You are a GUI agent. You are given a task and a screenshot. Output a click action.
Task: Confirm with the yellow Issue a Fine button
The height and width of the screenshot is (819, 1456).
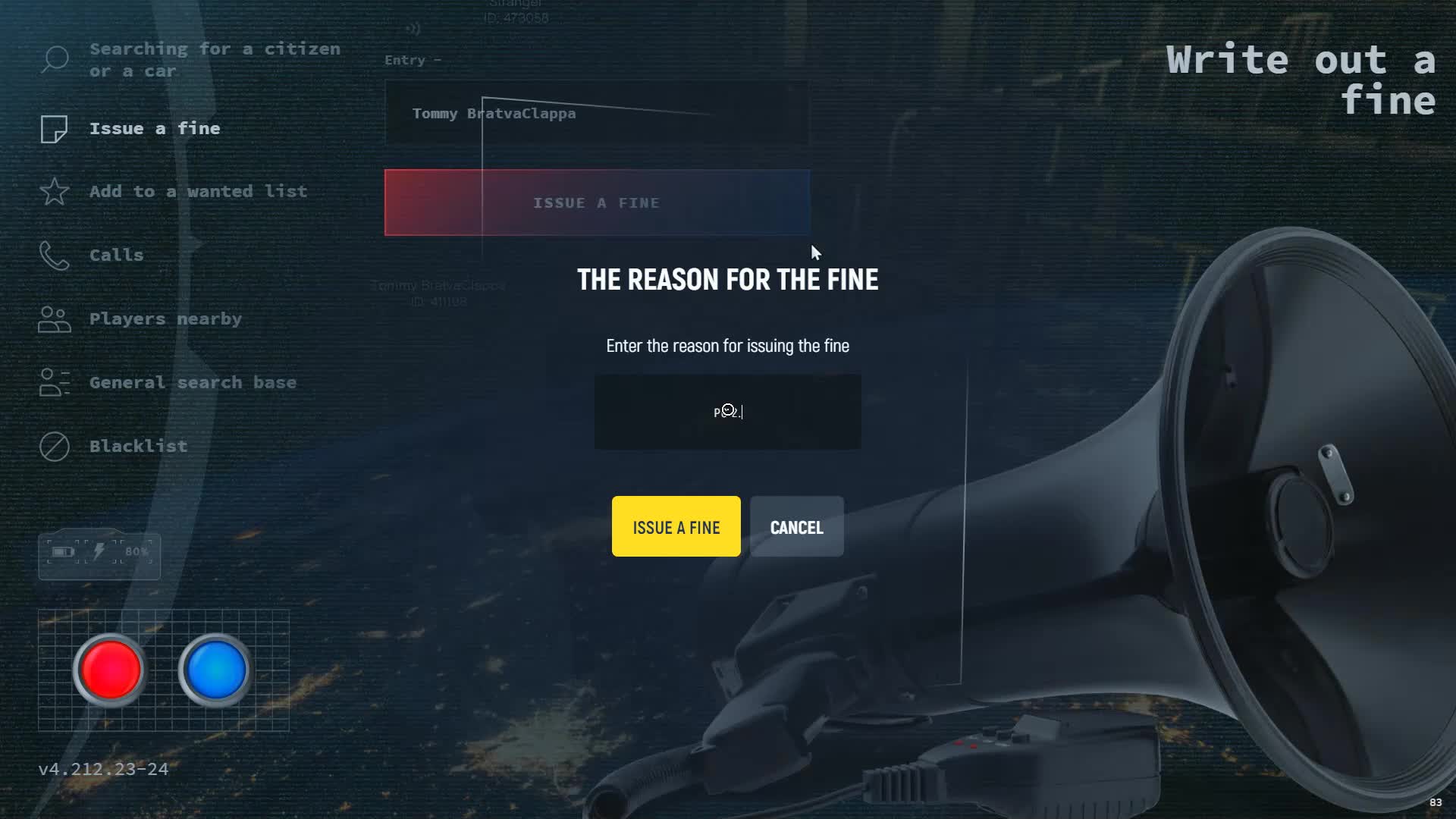tap(676, 526)
